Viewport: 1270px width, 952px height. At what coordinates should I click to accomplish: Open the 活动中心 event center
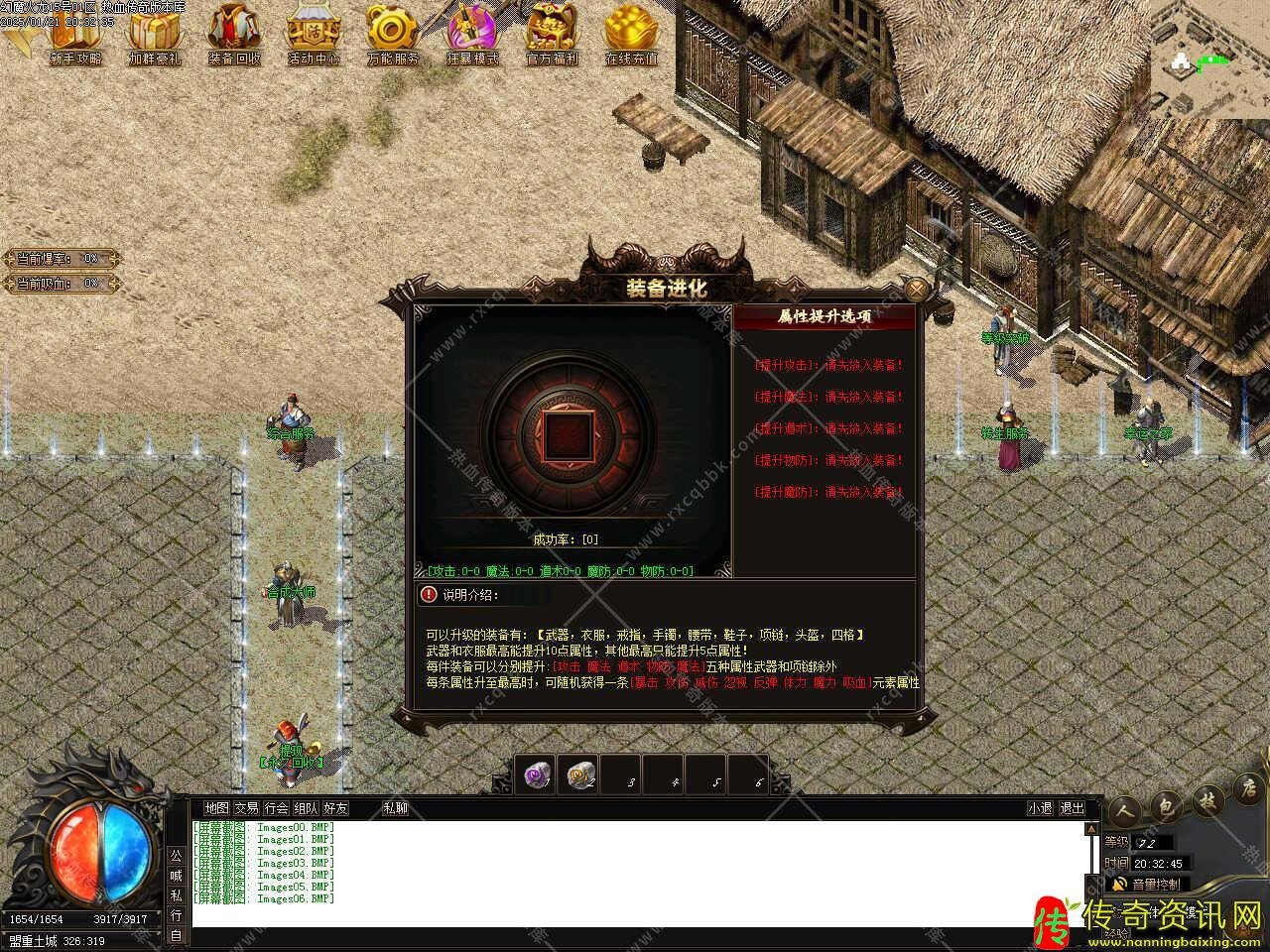[x=314, y=34]
